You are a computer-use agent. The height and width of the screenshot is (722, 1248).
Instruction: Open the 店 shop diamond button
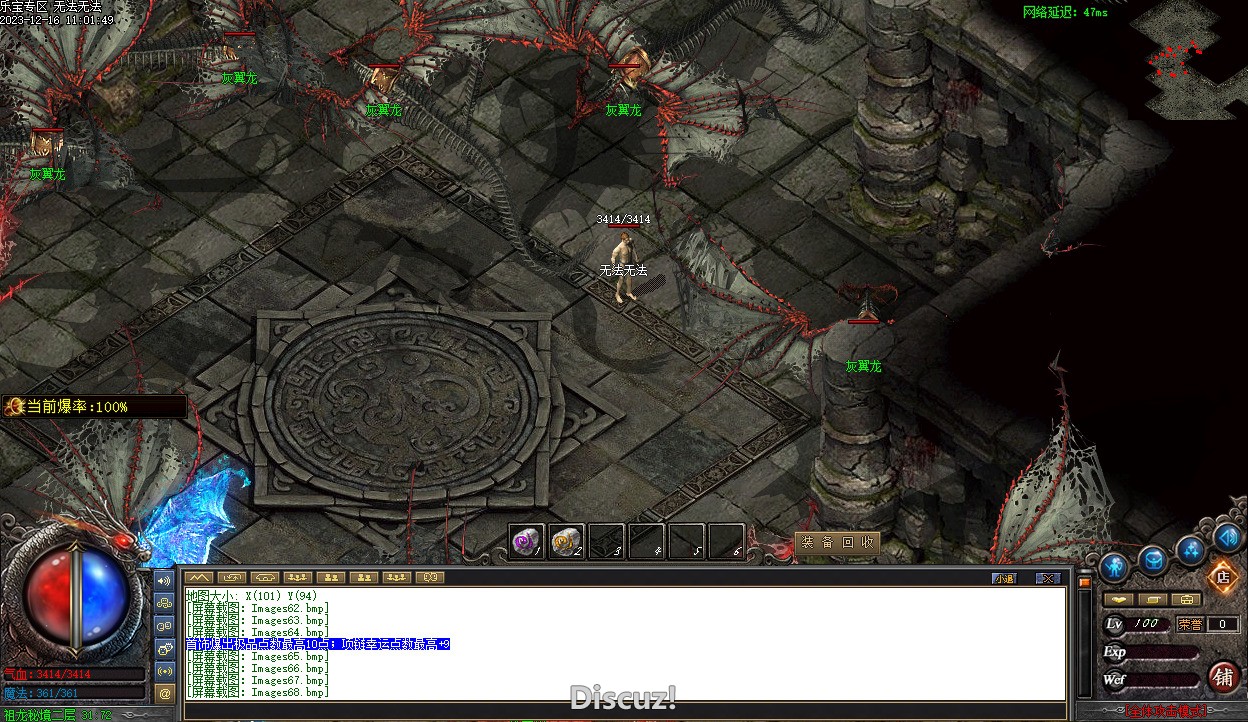(1221, 576)
